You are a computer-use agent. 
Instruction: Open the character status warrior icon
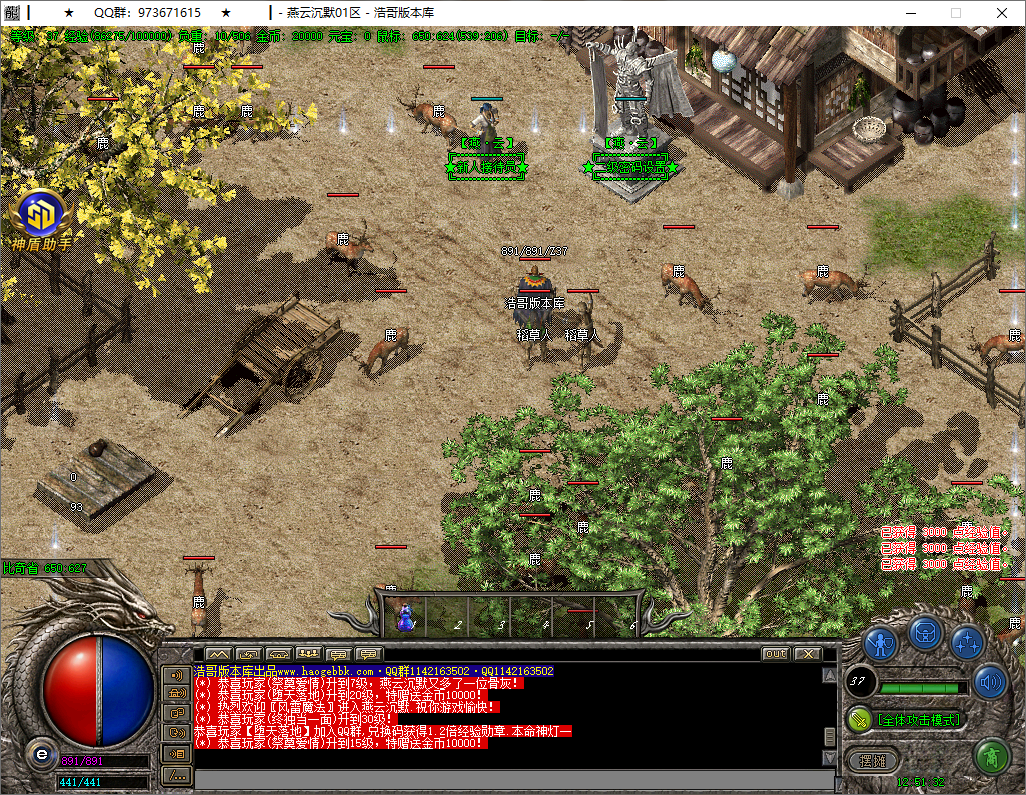(880, 643)
